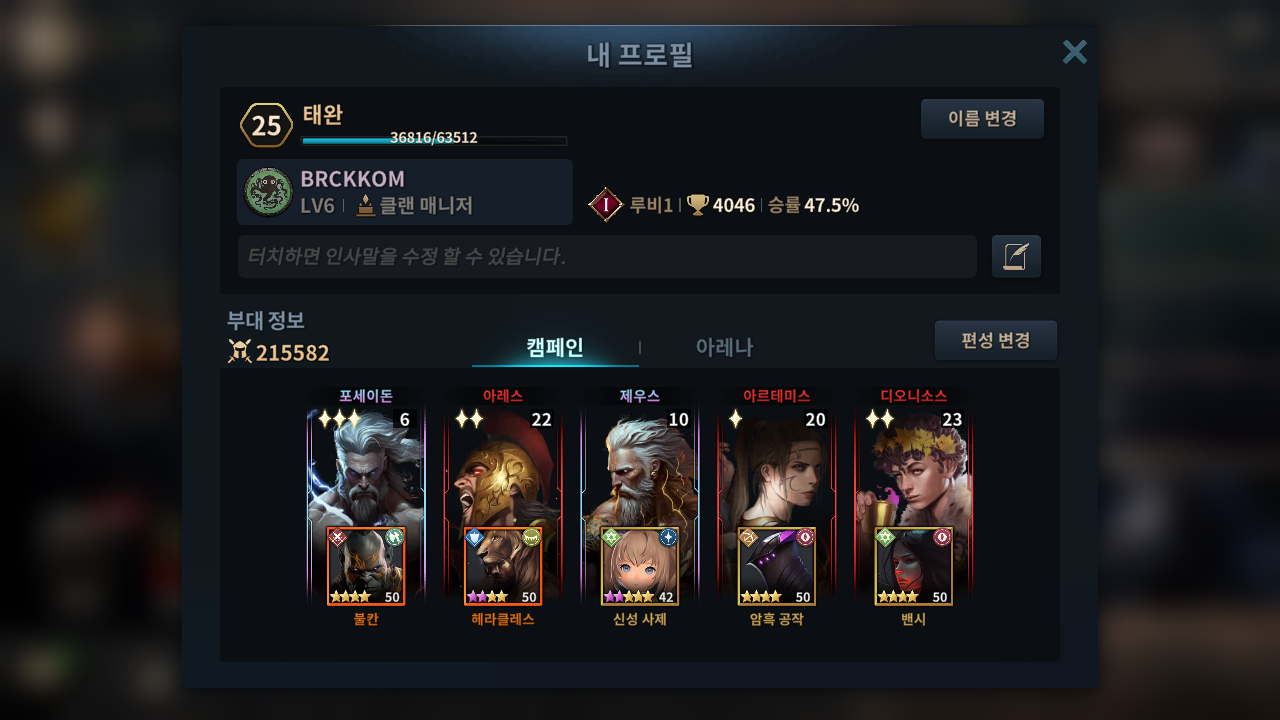Choose the 헤라클레스 hero portrait
Screen dimensions: 1280x720
pos(503,567)
